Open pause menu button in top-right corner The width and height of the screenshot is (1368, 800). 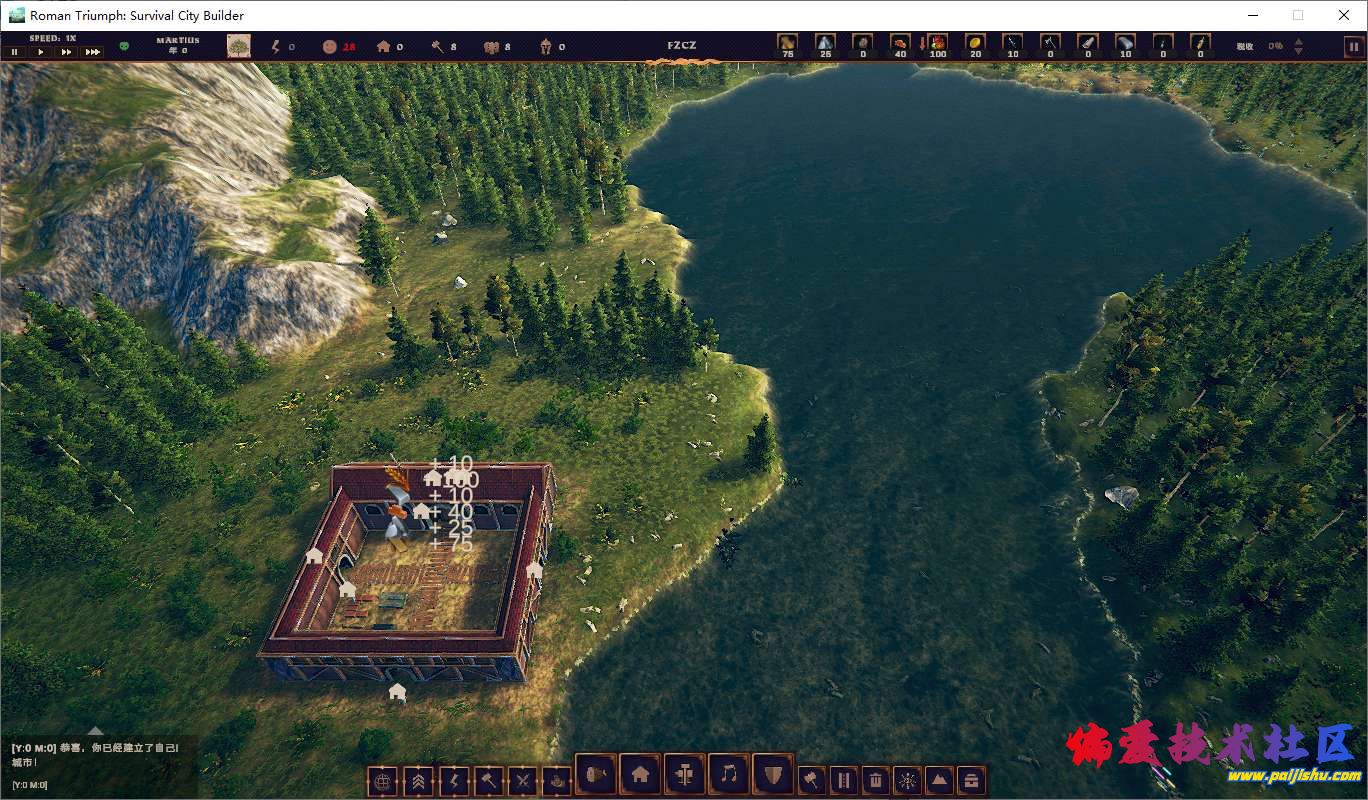pyautogui.click(x=1352, y=46)
